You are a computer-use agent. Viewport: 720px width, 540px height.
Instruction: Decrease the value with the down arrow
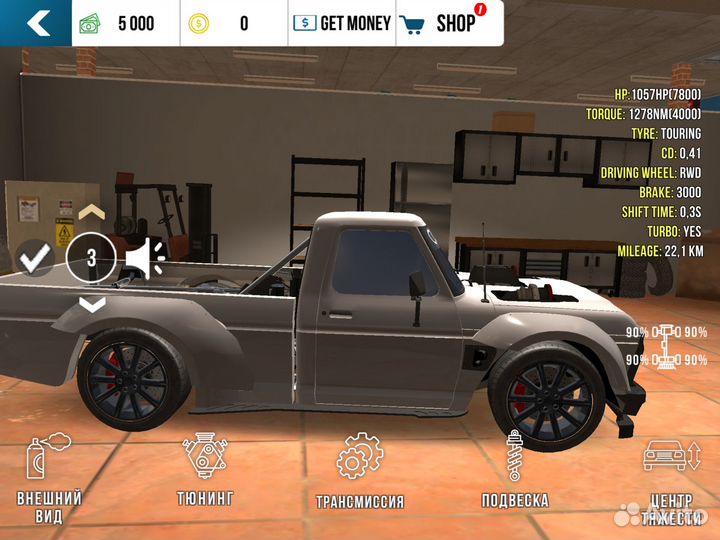(x=91, y=305)
